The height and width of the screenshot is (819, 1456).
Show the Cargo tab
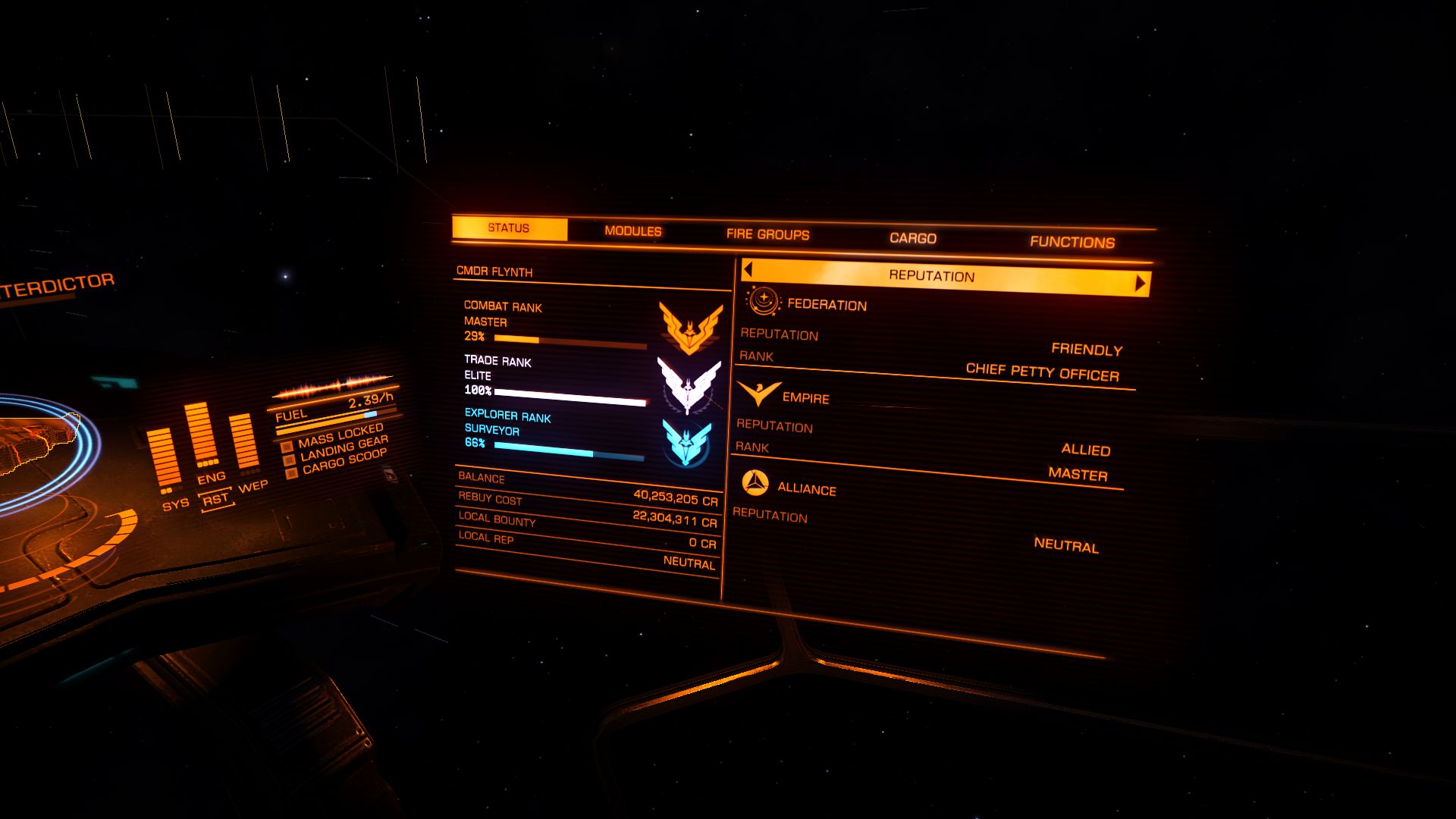click(913, 238)
